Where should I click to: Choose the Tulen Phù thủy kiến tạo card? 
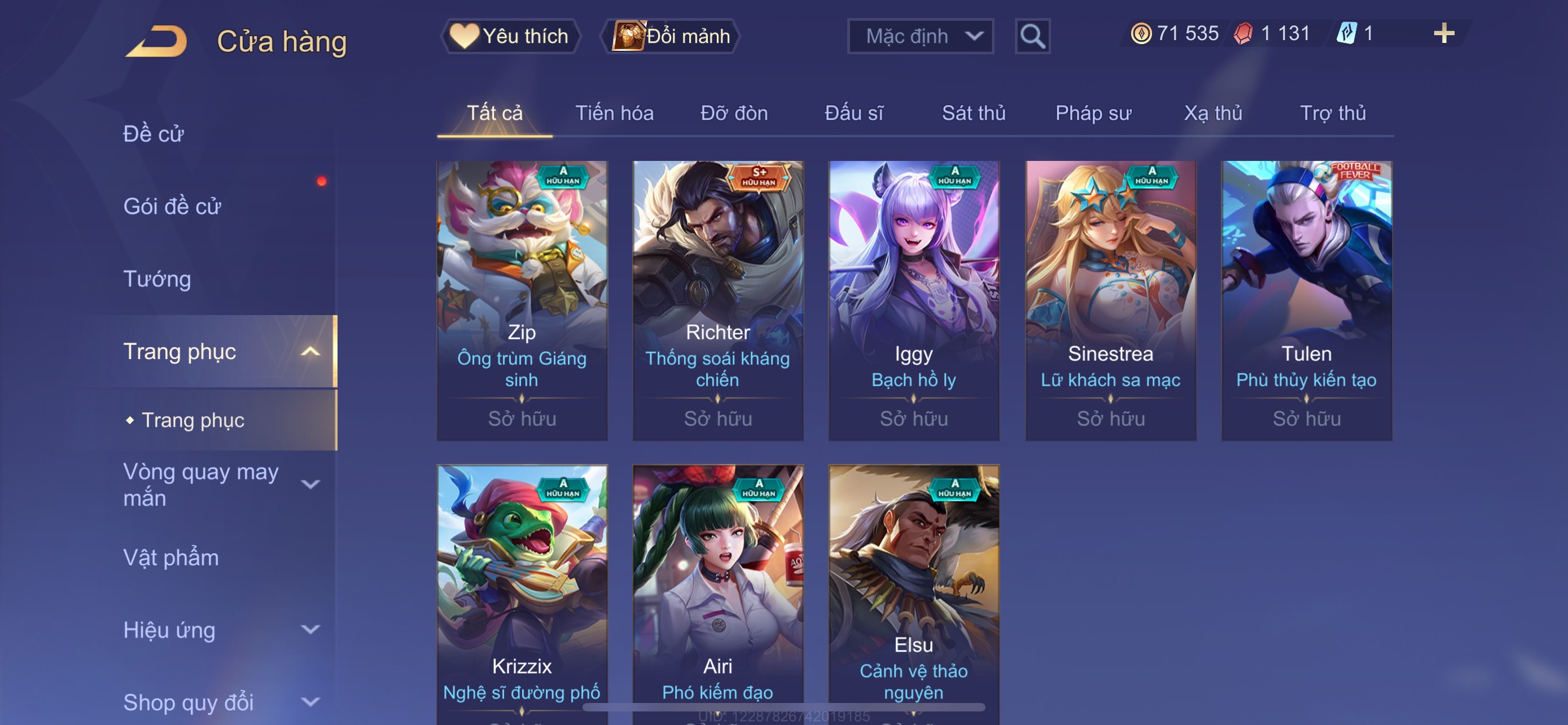coord(1306,300)
